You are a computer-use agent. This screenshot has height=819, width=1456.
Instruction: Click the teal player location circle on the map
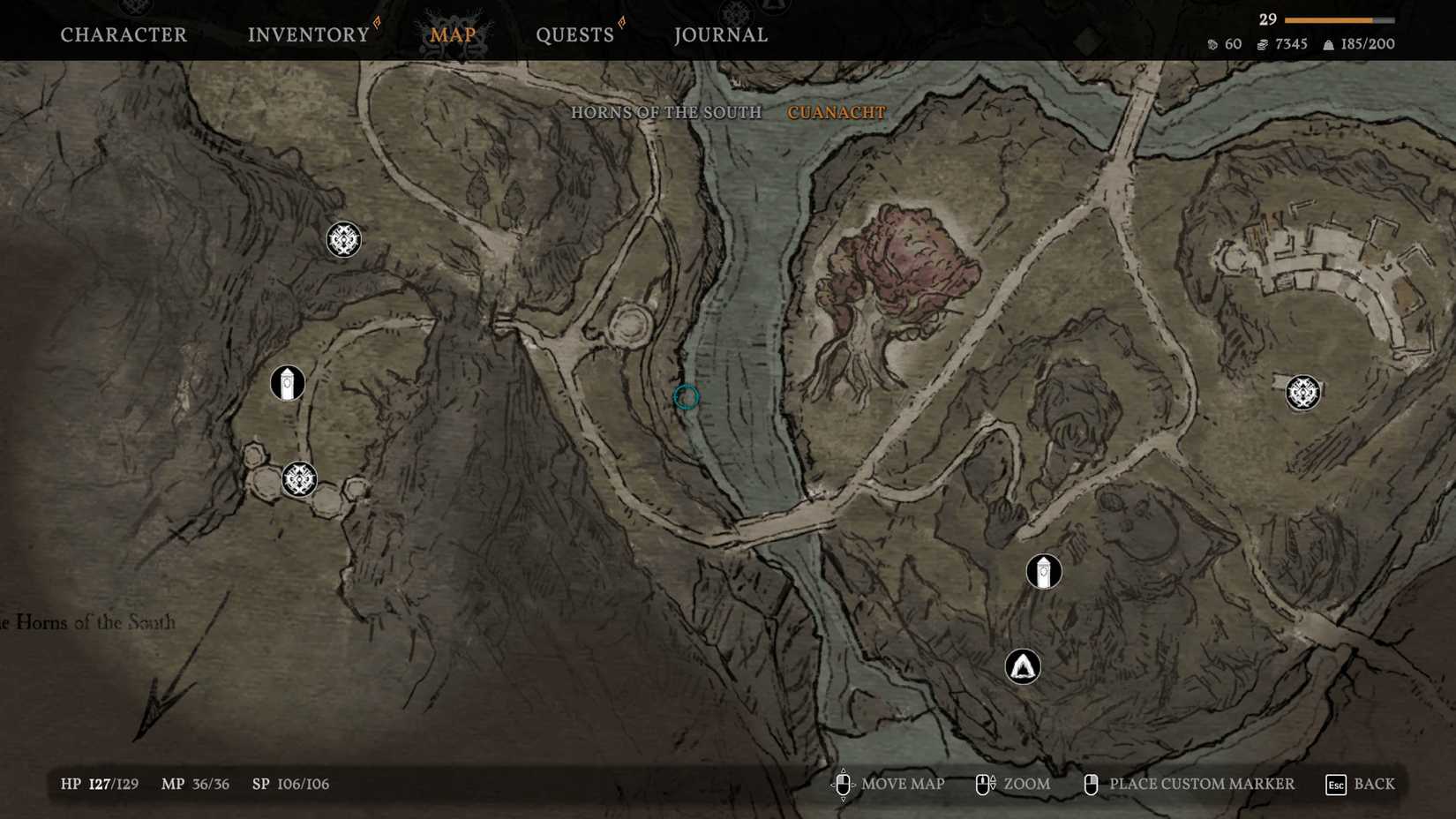686,397
